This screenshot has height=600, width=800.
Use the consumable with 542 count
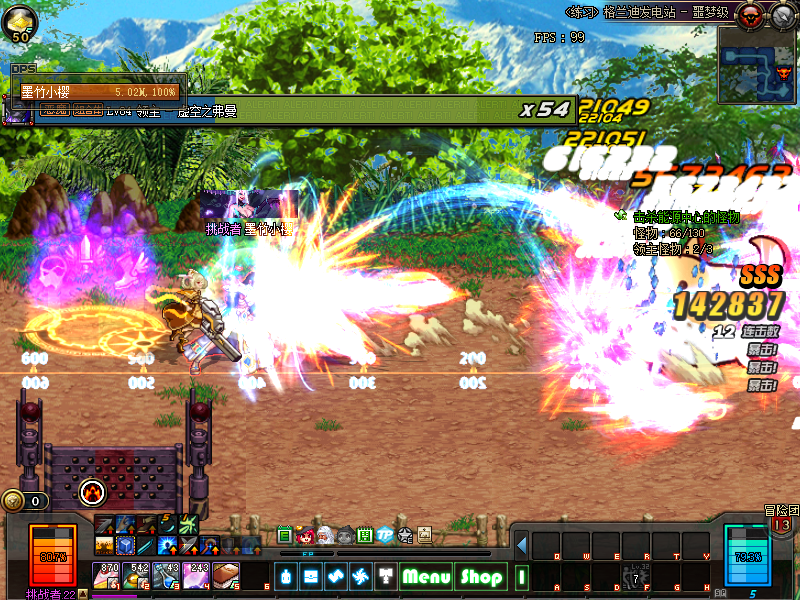pyautogui.click(x=137, y=575)
